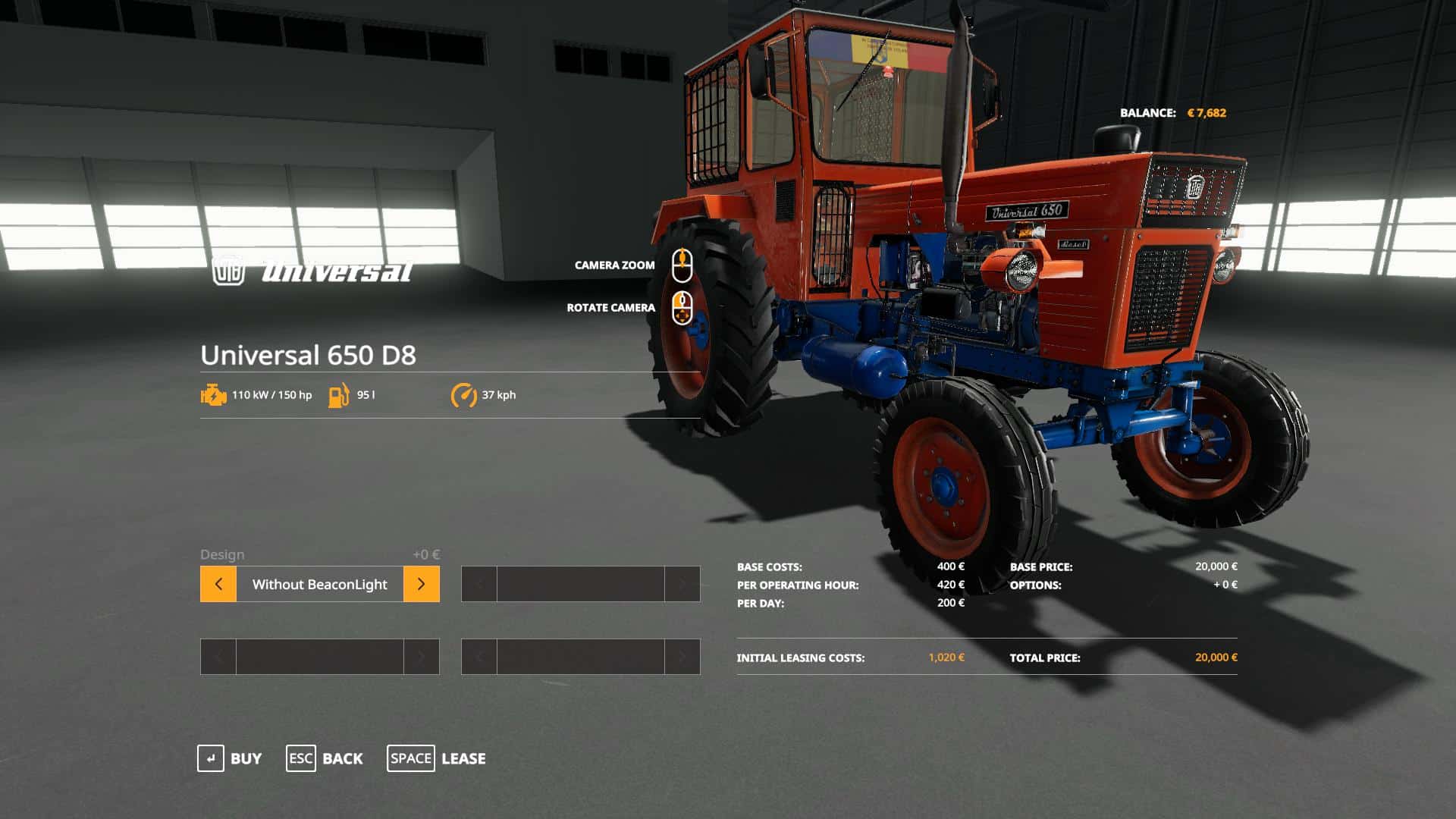Image resolution: width=1456 pixels, height=819 pixels.
Task: Click the Design section header
Action: click(x=221, y=554)
